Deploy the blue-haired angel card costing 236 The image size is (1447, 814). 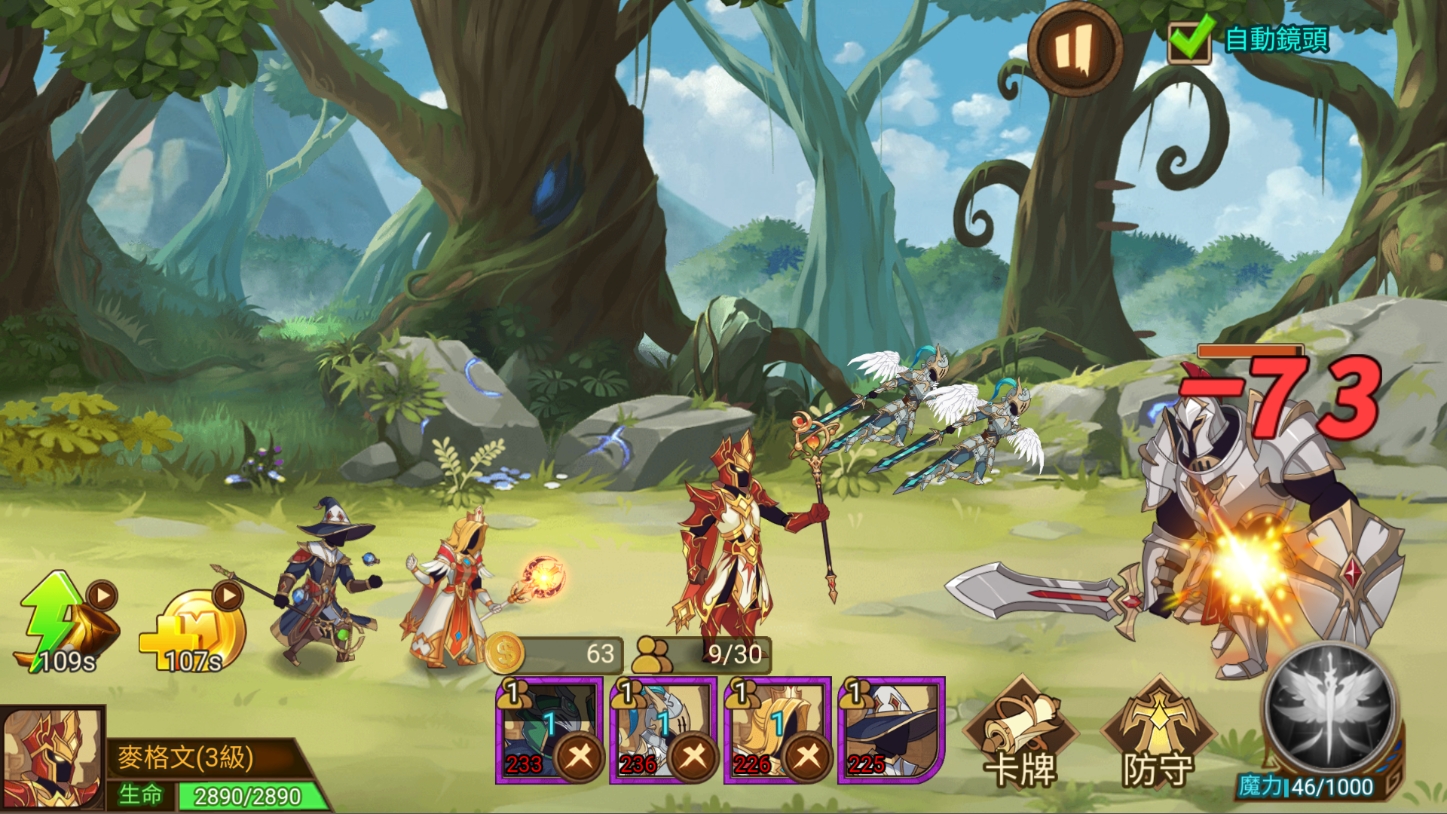663,730
